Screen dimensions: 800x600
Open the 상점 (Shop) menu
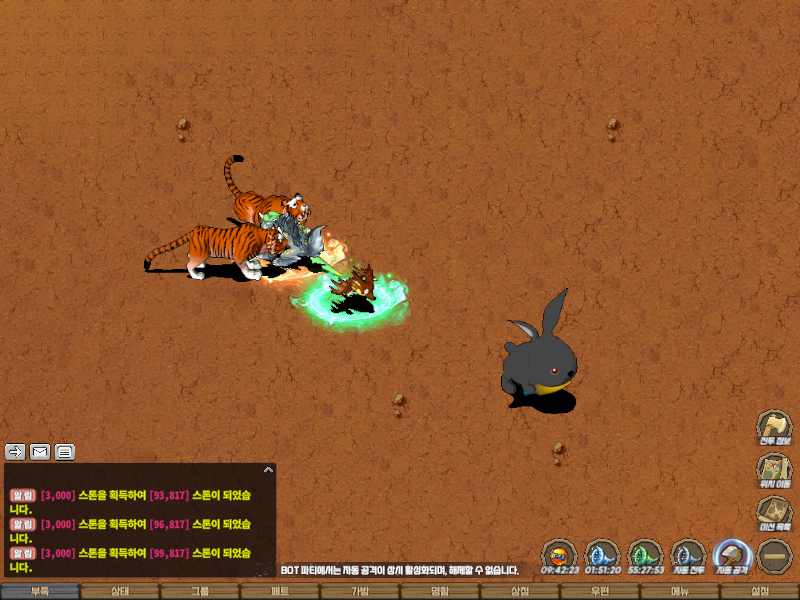coord(520,591)
